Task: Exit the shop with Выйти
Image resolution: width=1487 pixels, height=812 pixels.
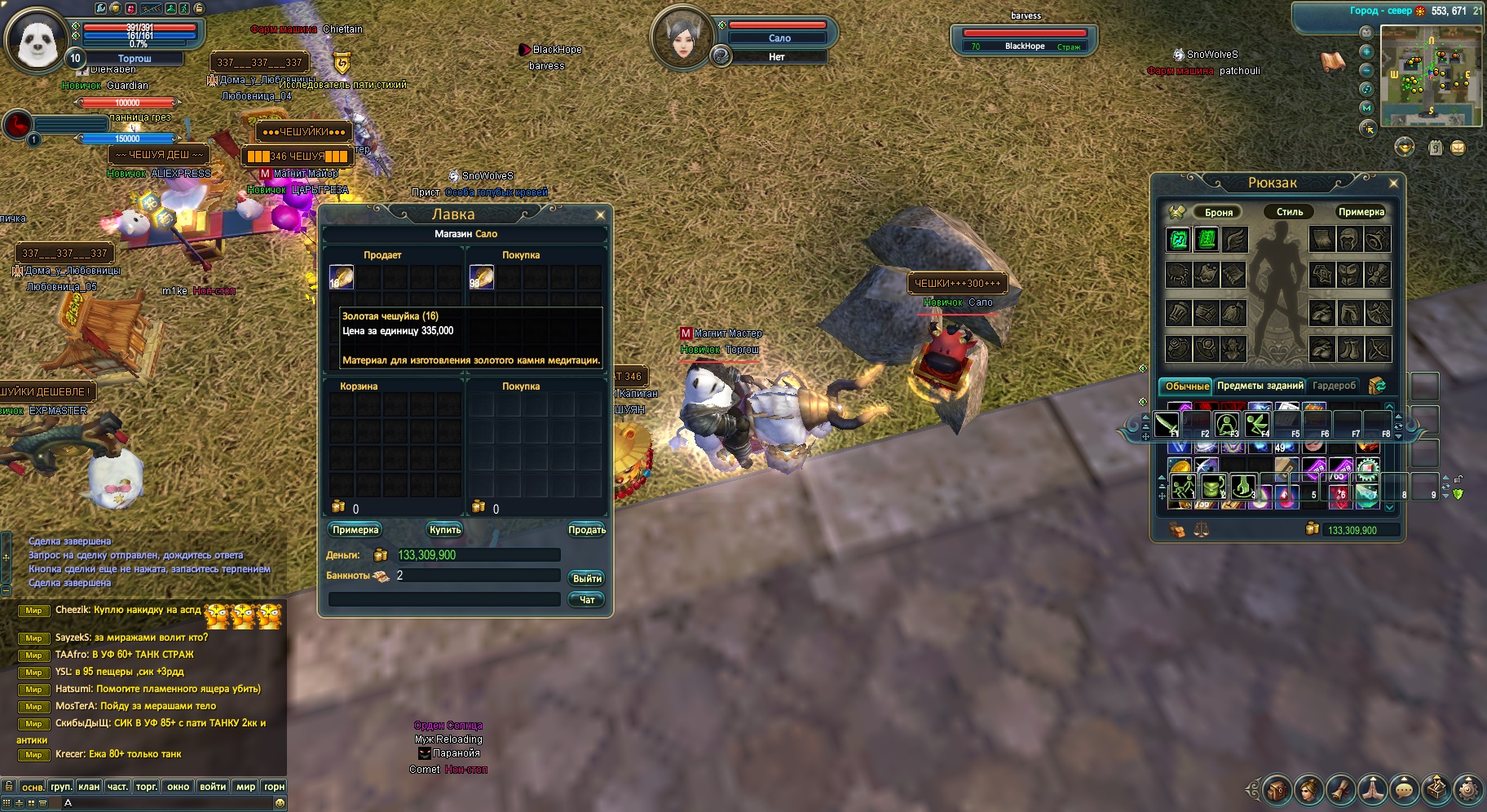Action: pos(587,578)
